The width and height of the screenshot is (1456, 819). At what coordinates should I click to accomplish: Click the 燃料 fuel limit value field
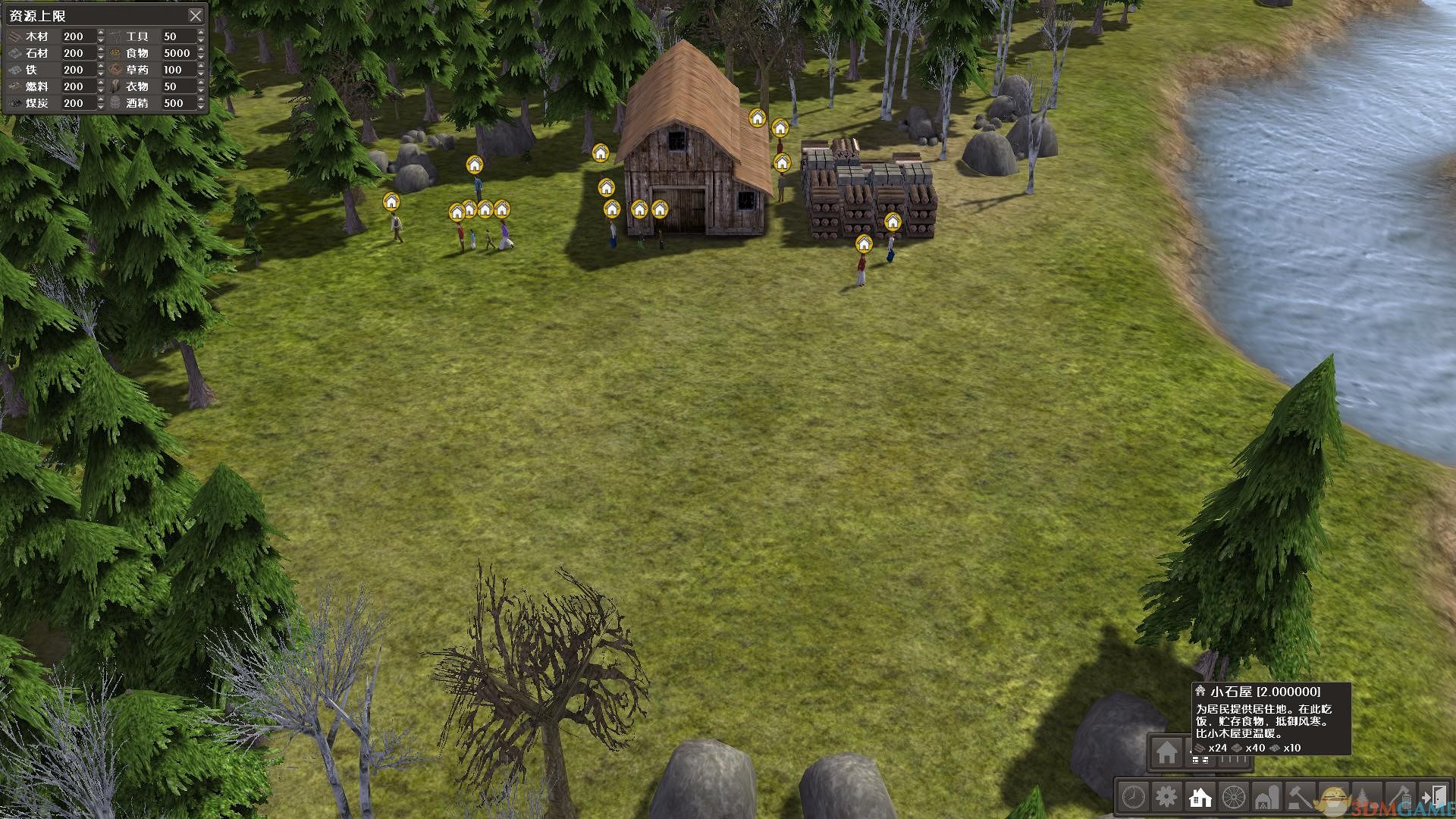tap(79, 86)
